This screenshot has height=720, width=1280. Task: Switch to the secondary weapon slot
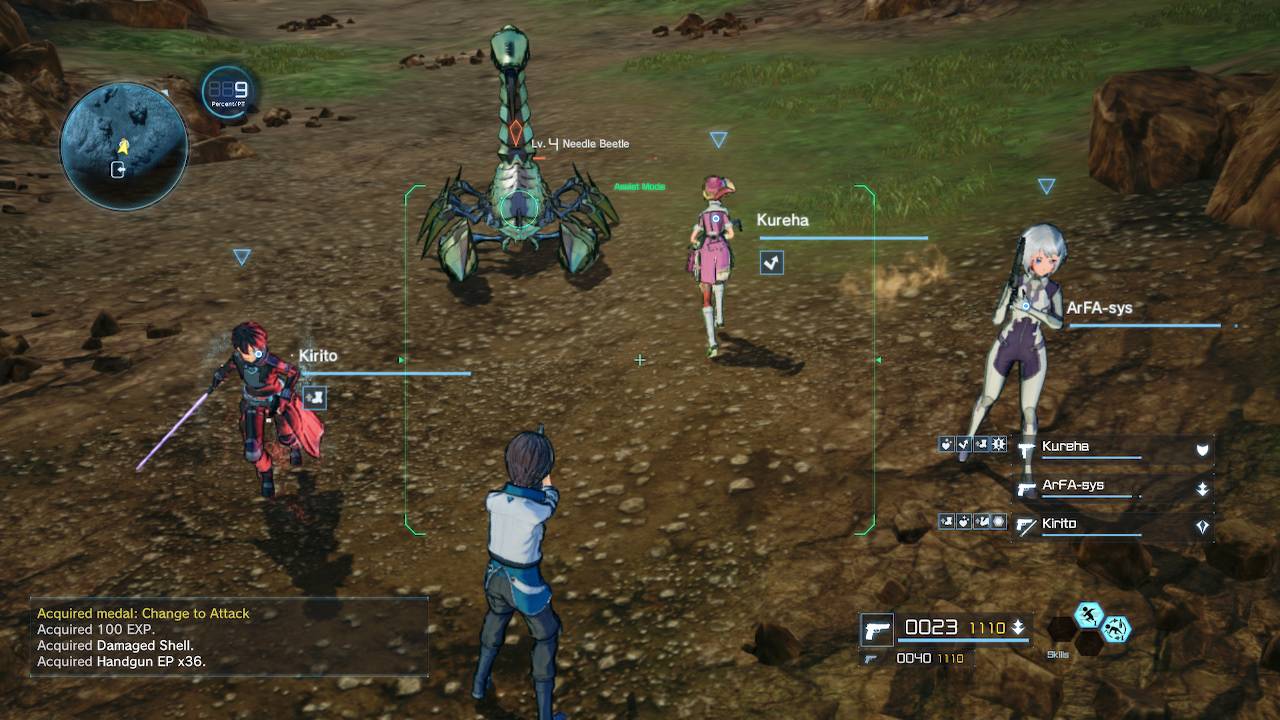tap(872, 658)
